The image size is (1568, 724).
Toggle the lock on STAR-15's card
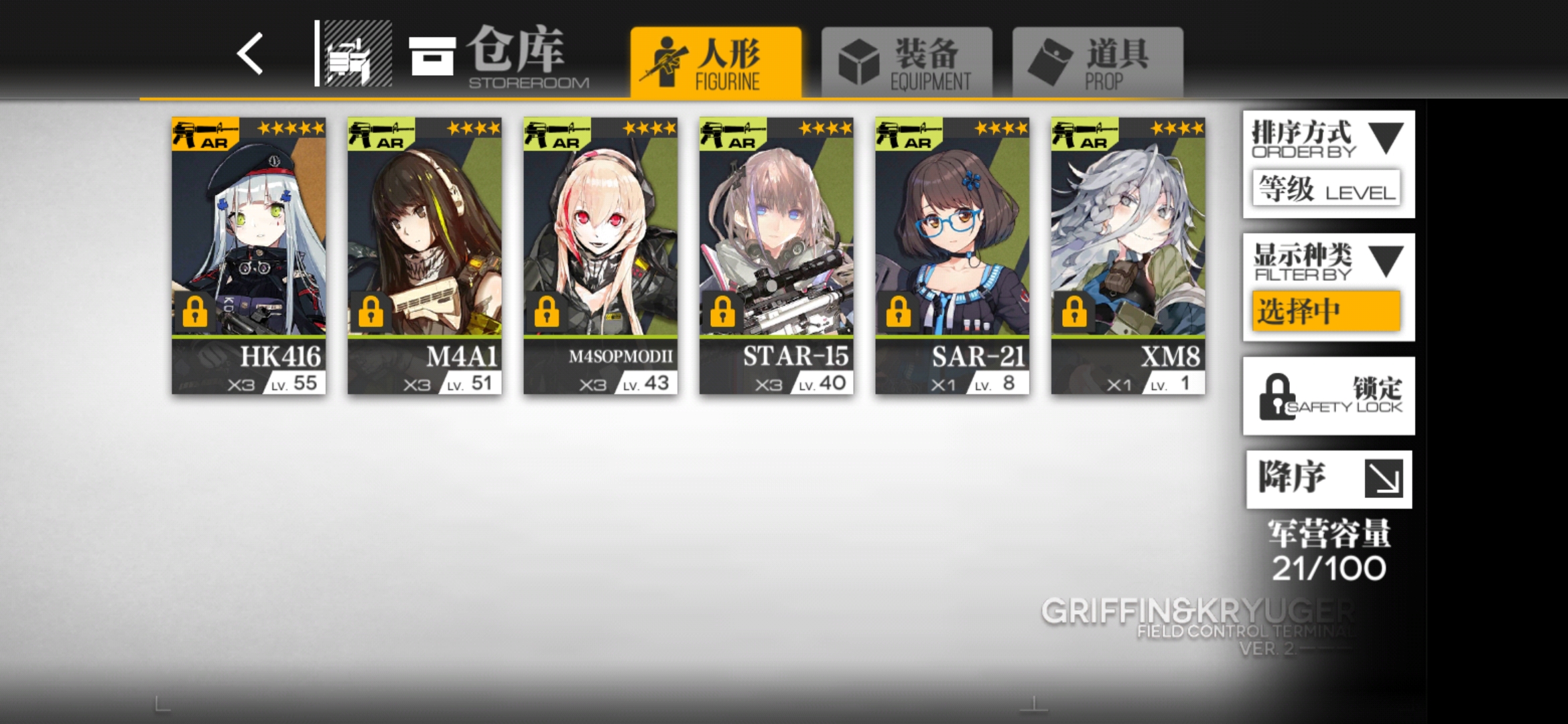point(721,312)
